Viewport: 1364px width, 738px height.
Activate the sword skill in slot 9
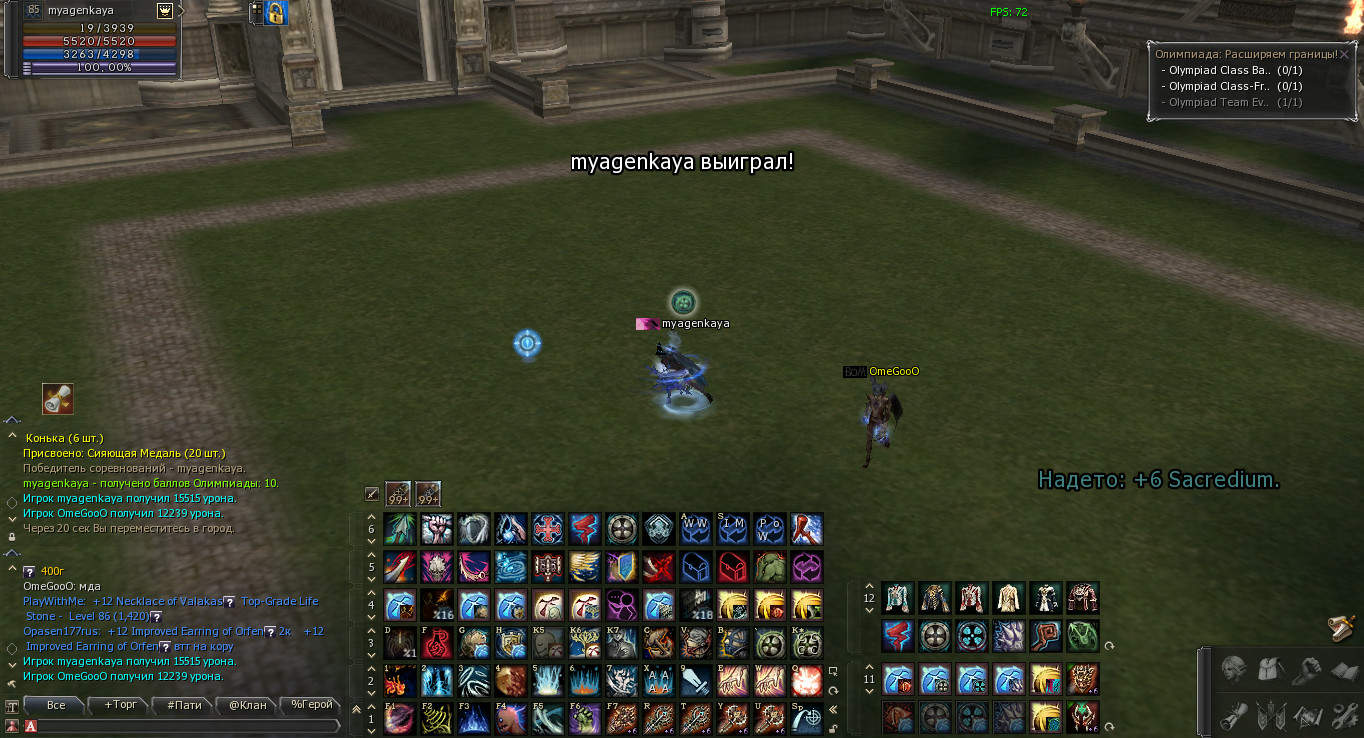click(696, 681)
